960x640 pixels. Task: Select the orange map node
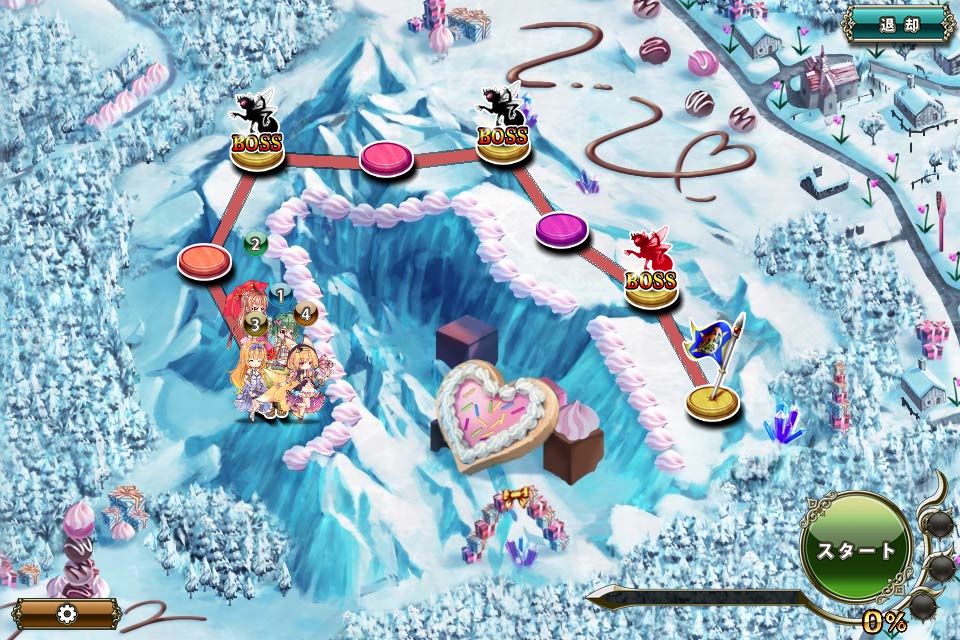pos(204,263)
